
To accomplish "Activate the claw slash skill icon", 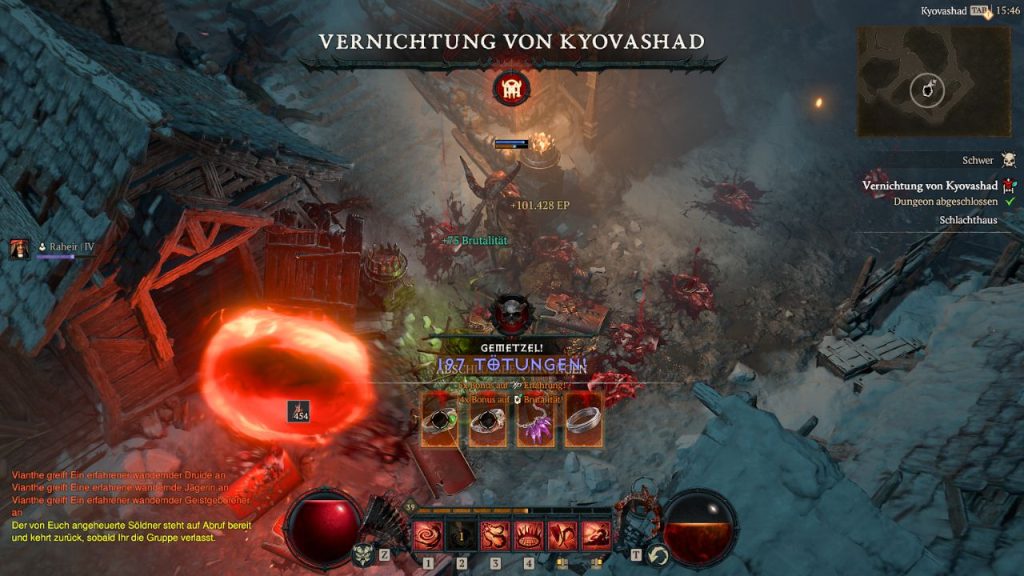I will click(x=562, y=536).
